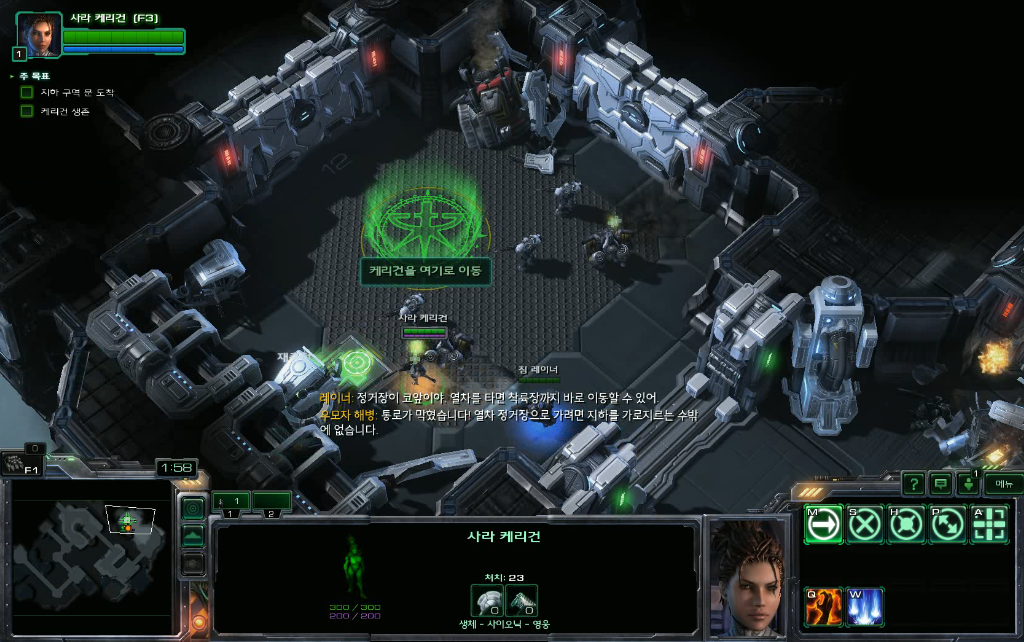
Task: Collapse the 주 목표 objectives header
Action: pyautogui.click(x=13, y=76)
